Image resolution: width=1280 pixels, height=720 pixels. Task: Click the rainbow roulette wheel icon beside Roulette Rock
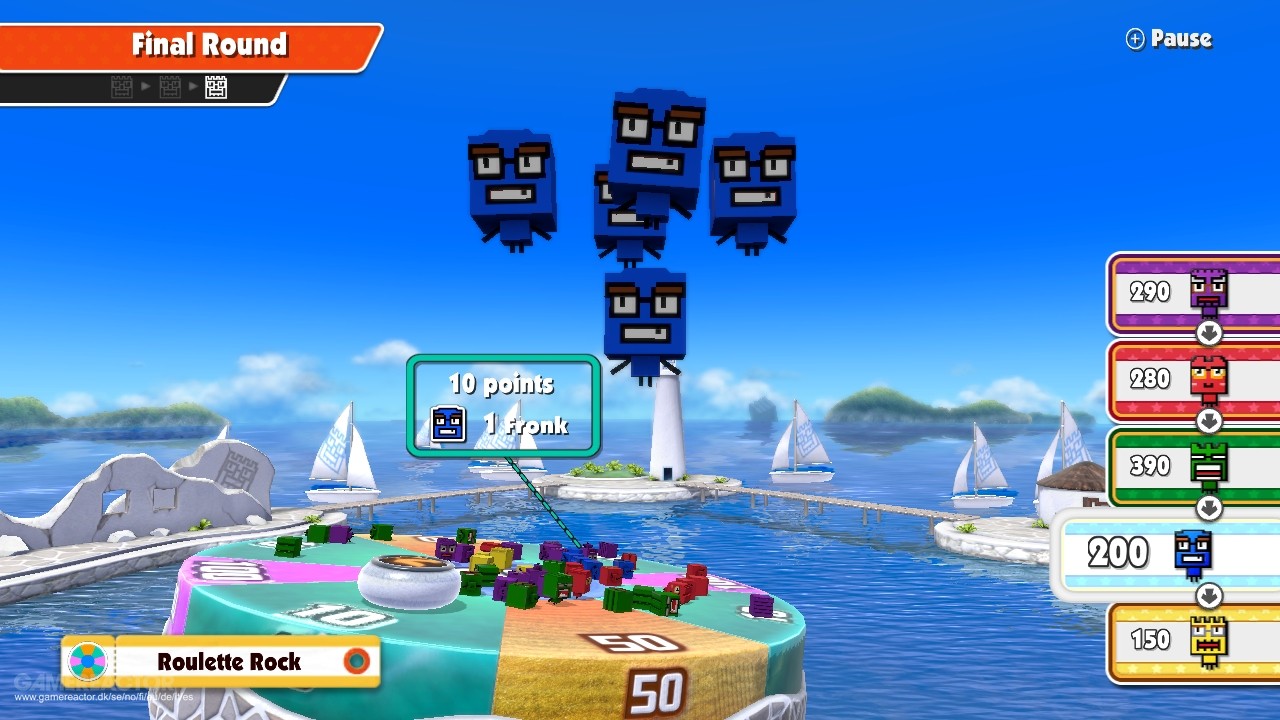[88, 661]
